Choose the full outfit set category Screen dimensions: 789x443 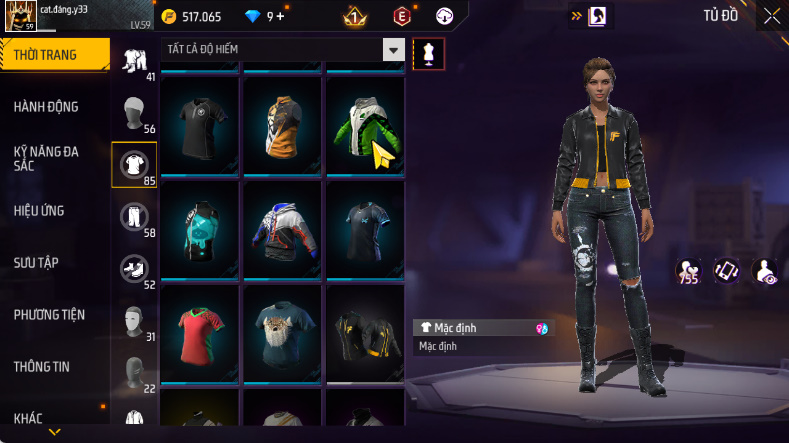click(x=134, y=60)
